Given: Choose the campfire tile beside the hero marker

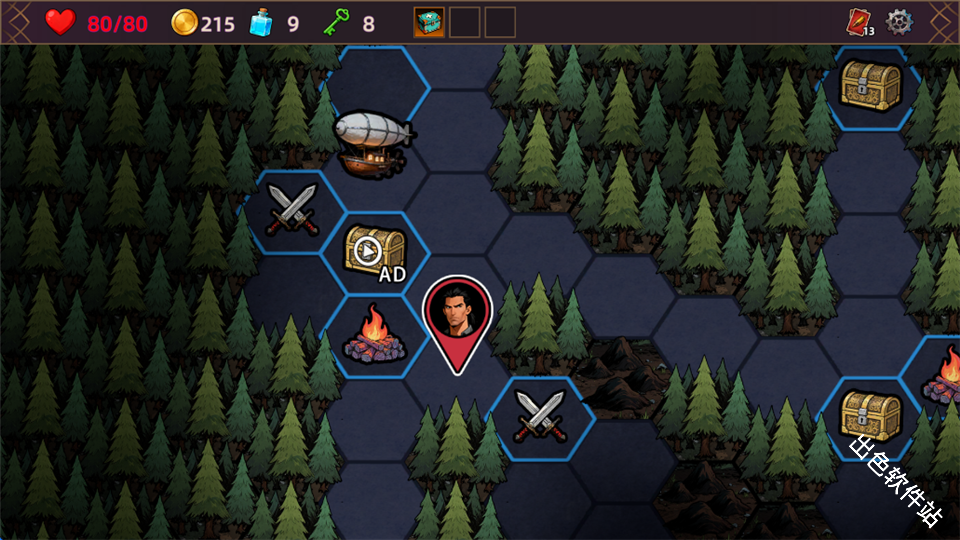Looking at the screenshot, I should (x=374, y=337).
